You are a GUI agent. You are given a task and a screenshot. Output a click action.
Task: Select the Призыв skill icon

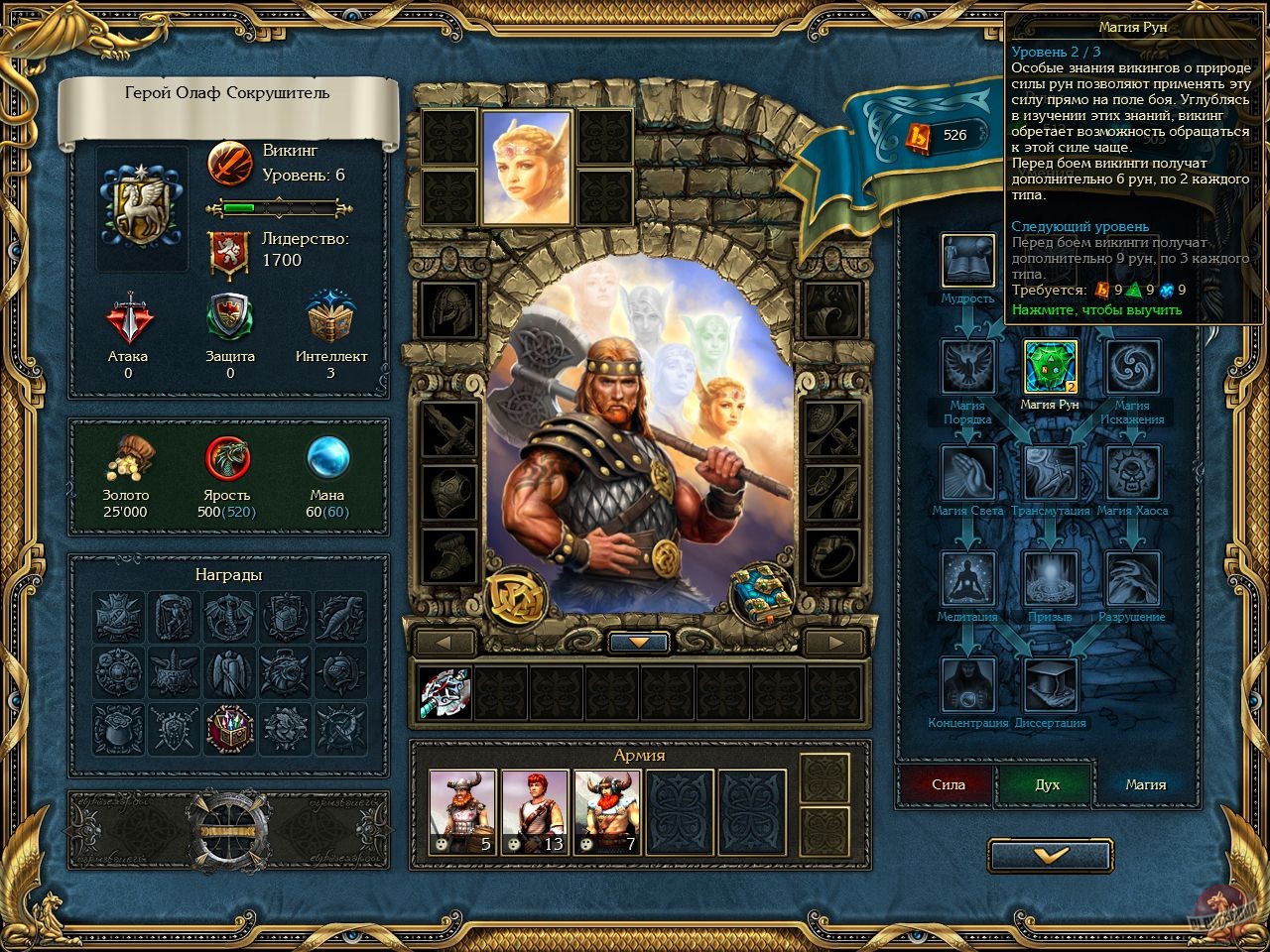tap(1049, 576)
